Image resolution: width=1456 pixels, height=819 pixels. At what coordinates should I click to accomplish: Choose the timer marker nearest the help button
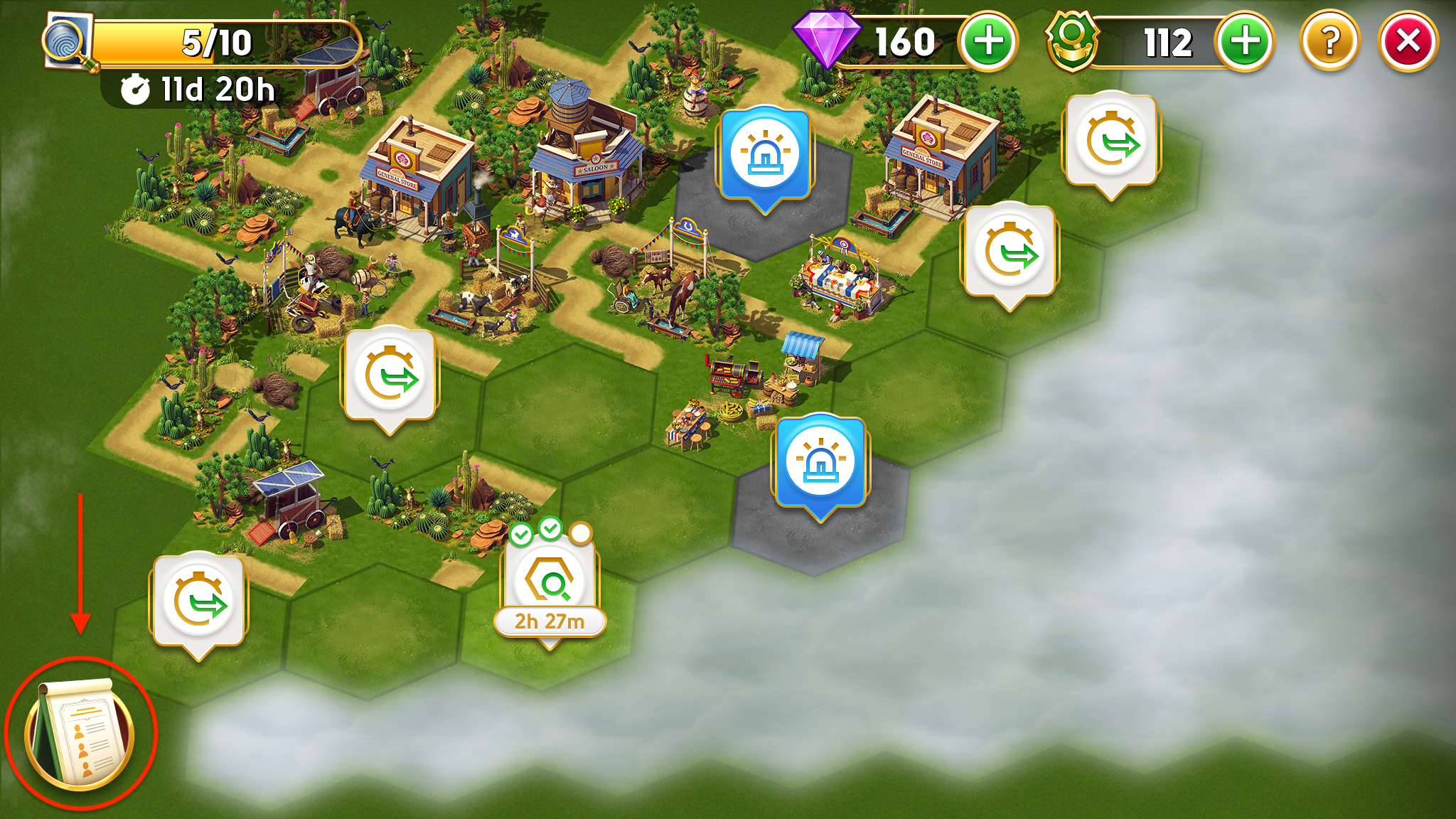[x=1110, y=141]
